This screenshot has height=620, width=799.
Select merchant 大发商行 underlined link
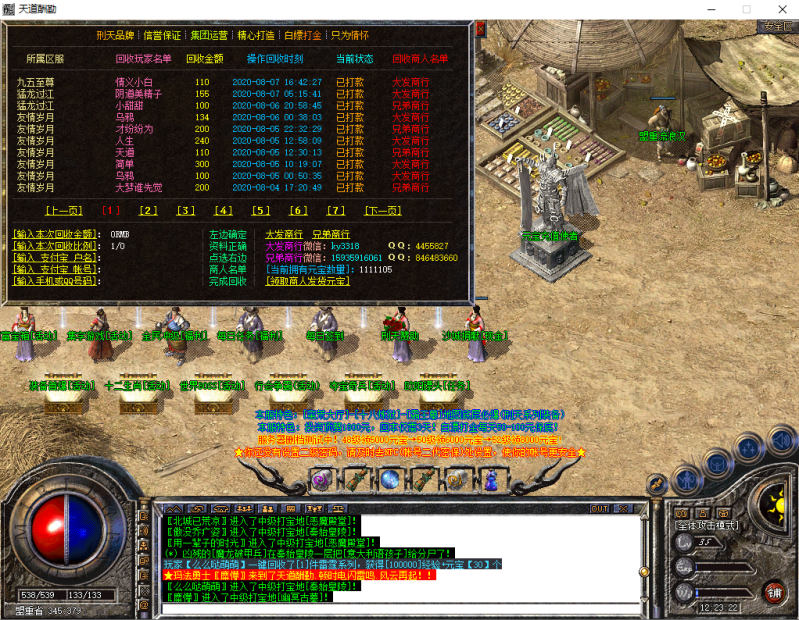[x=284, y=234]
